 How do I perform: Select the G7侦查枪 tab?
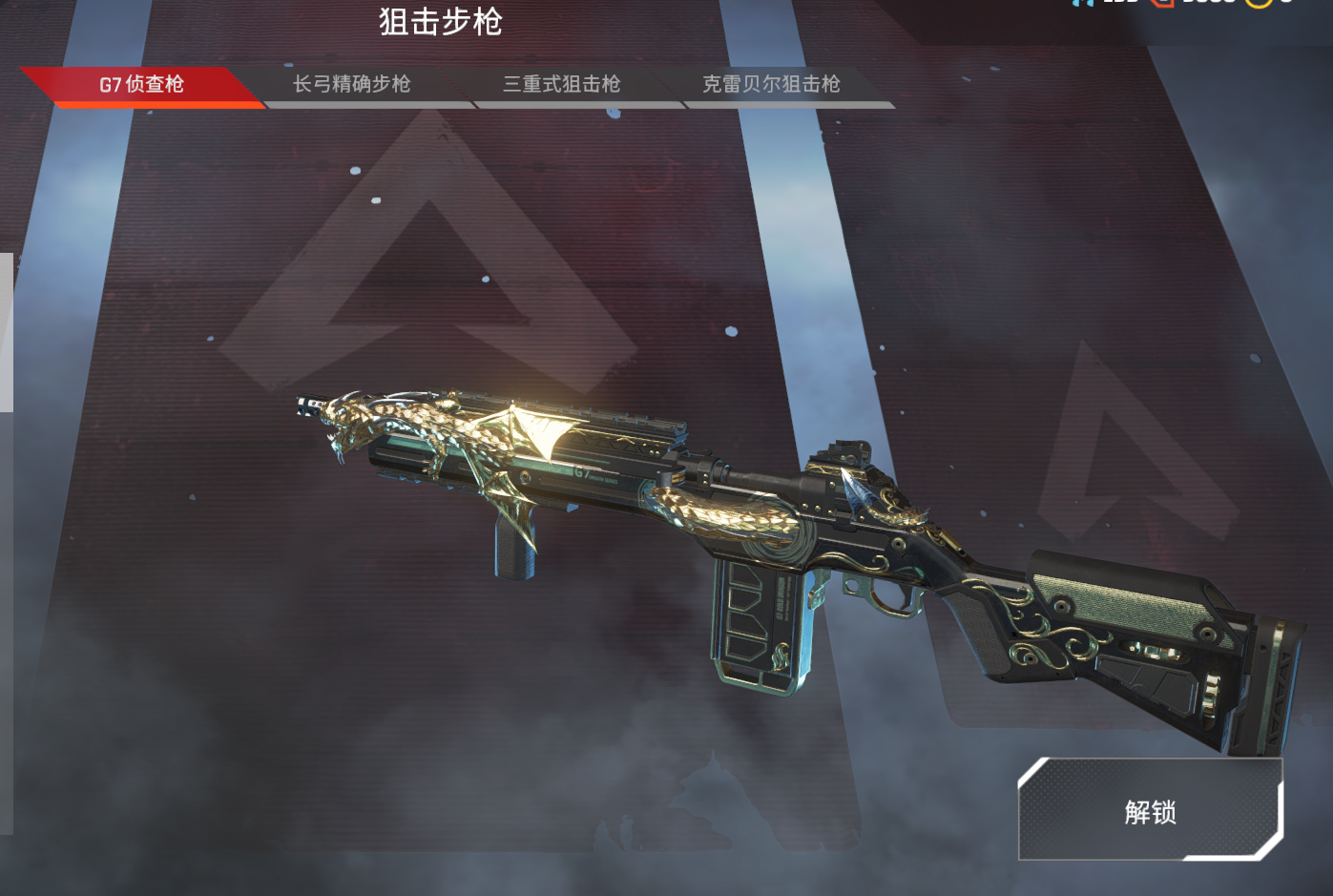tap(141, 85)
